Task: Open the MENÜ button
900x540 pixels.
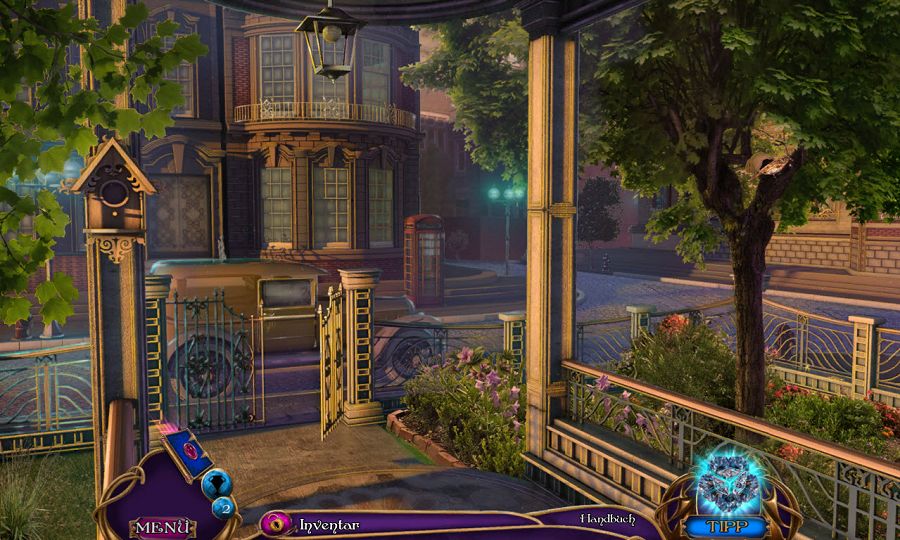Action: click(162, 527)
